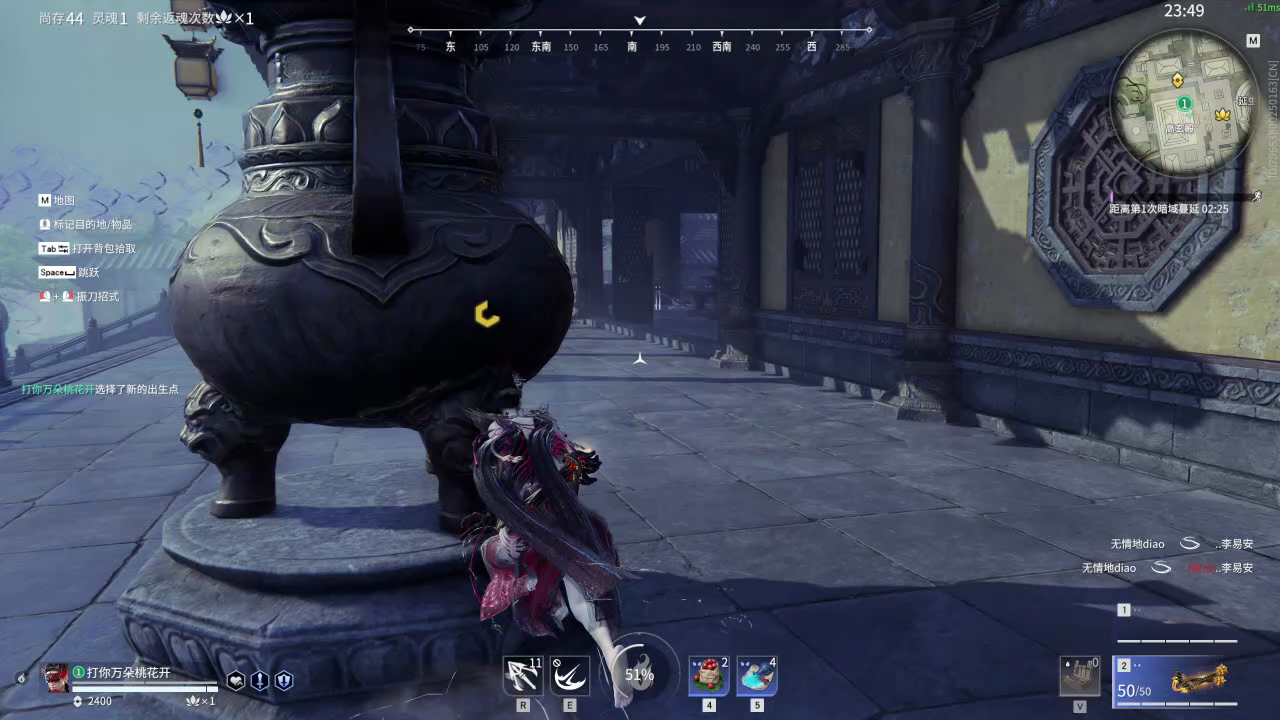This screenshot has width=1280, height=720.
Task: Select the repair kit slot
Action: pos(1079,676)
